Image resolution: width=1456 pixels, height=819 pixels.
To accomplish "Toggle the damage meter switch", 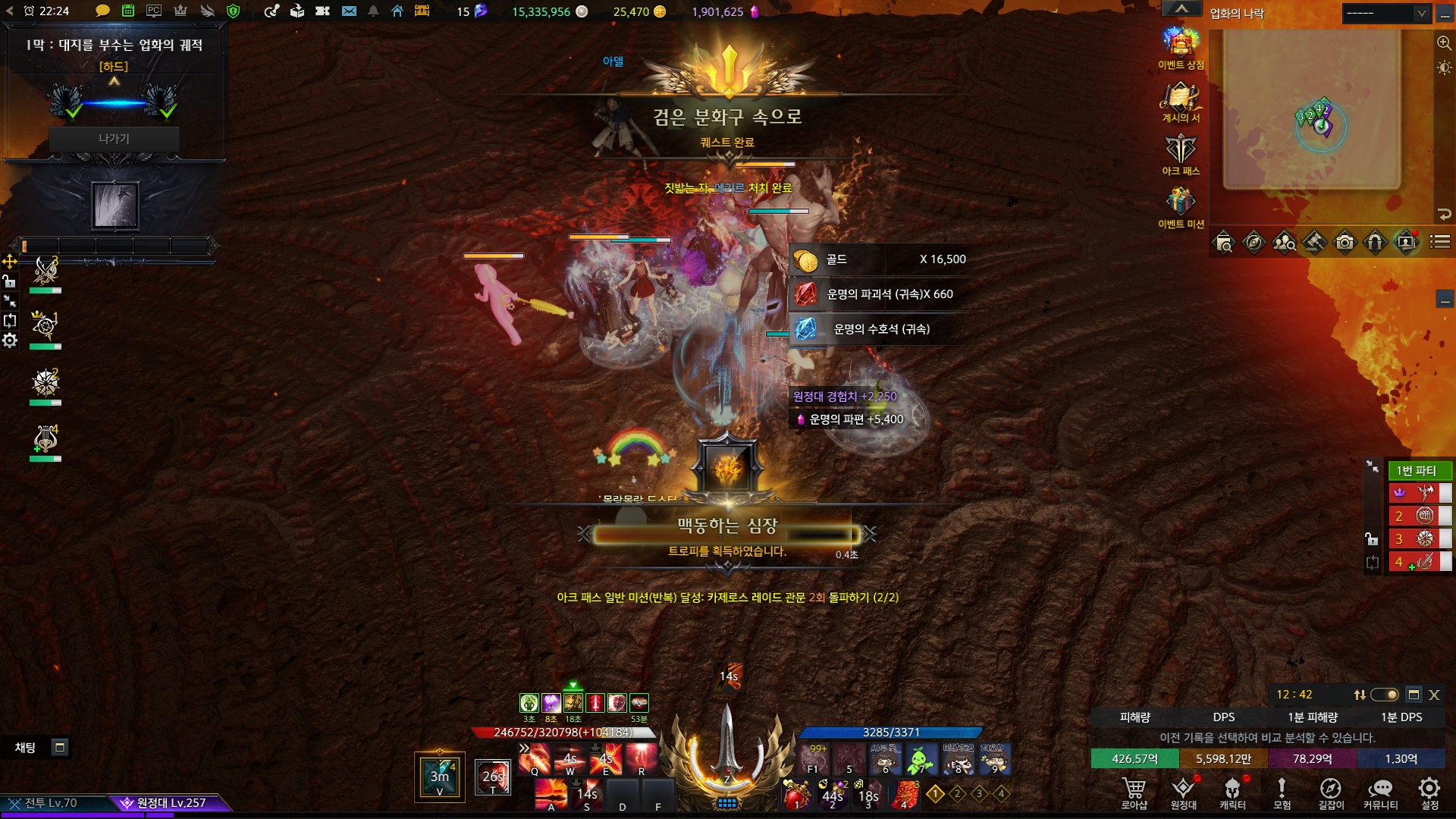I will [1385, 695].
